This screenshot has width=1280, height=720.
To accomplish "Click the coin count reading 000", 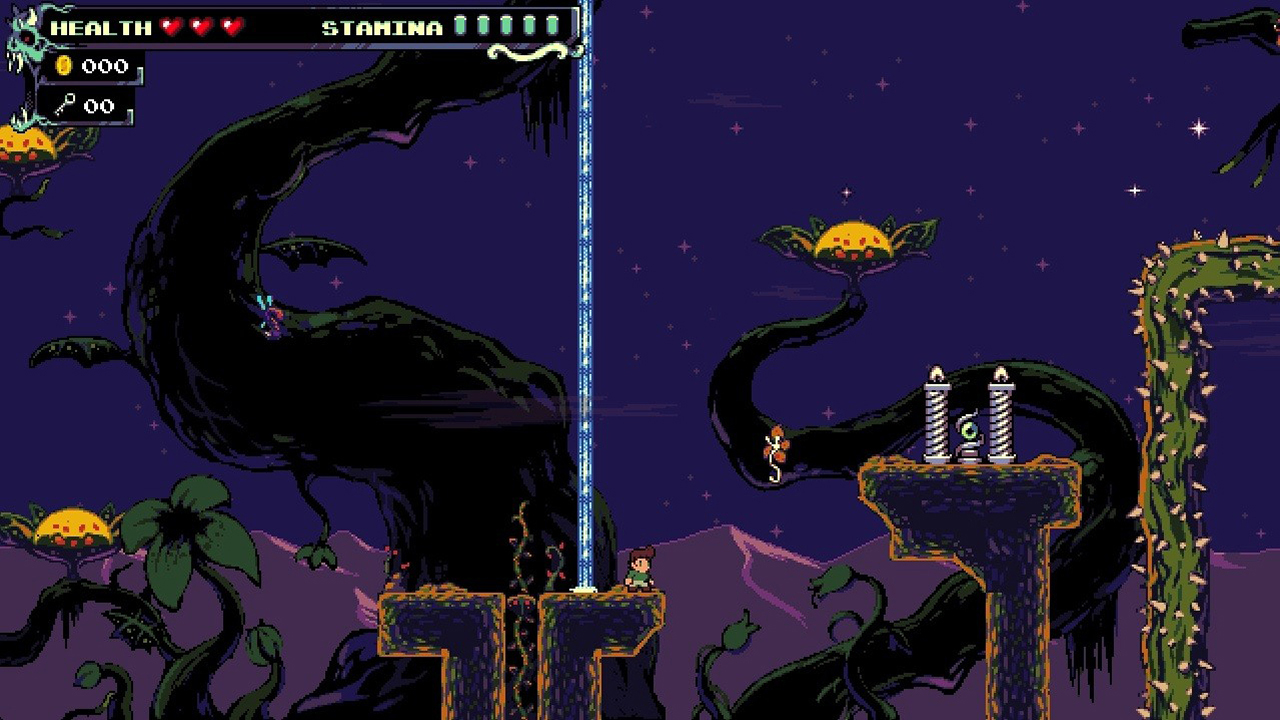I will 105,66.
